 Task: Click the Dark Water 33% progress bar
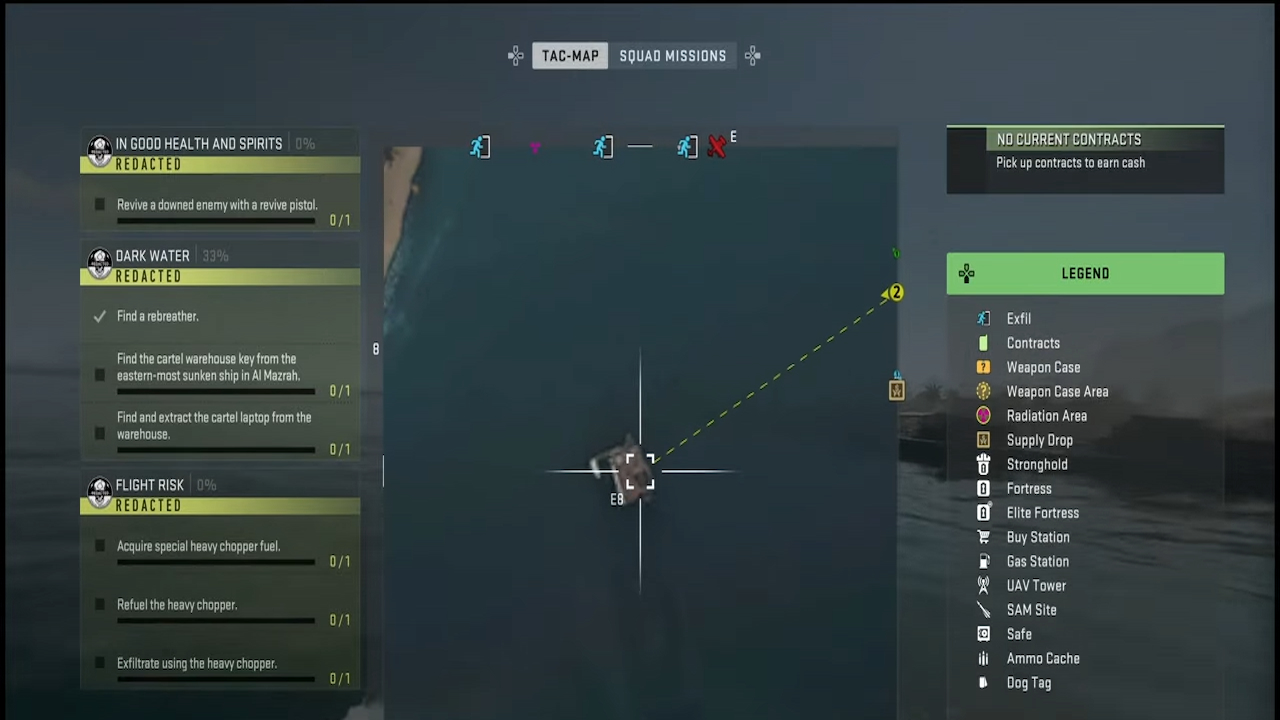point(215,256)
